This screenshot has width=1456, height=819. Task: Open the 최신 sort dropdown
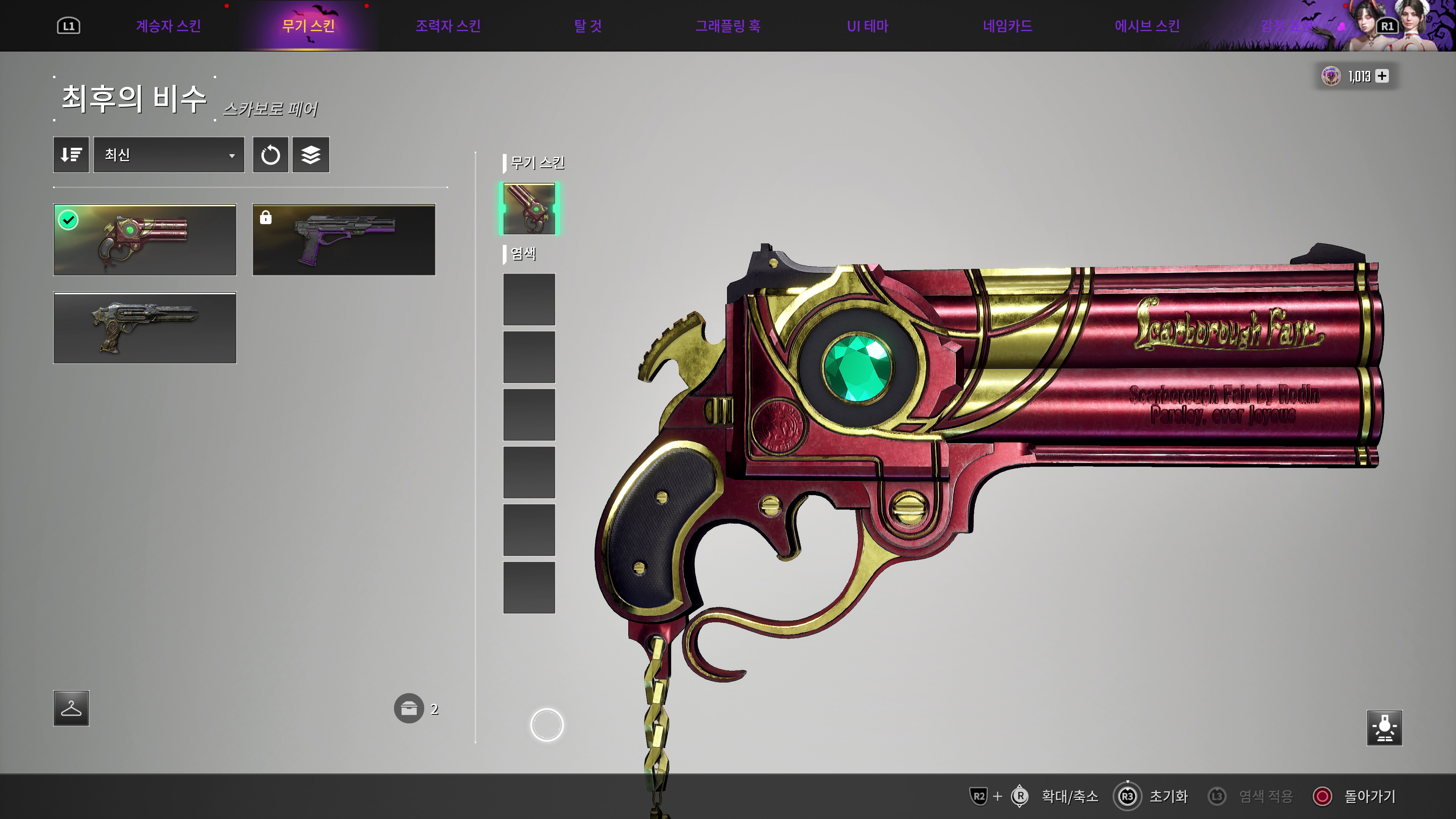pos(168,155)
